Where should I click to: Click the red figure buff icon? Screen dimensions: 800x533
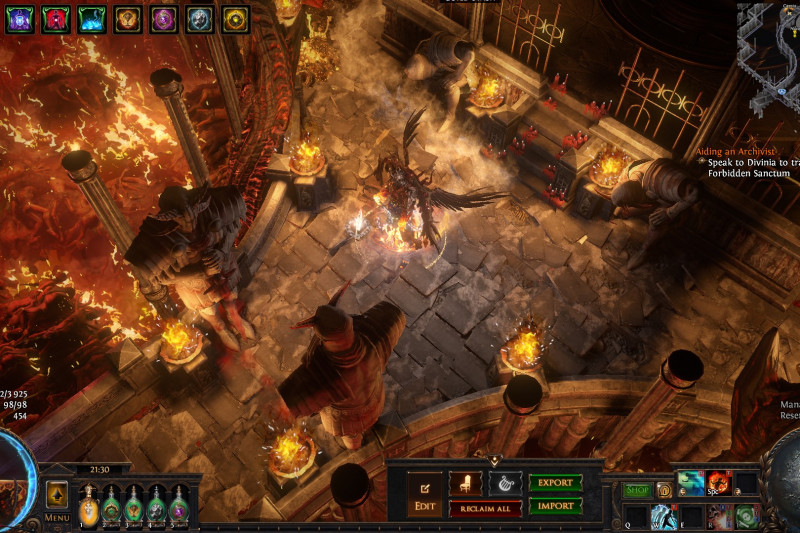click(x=56, y=18)
